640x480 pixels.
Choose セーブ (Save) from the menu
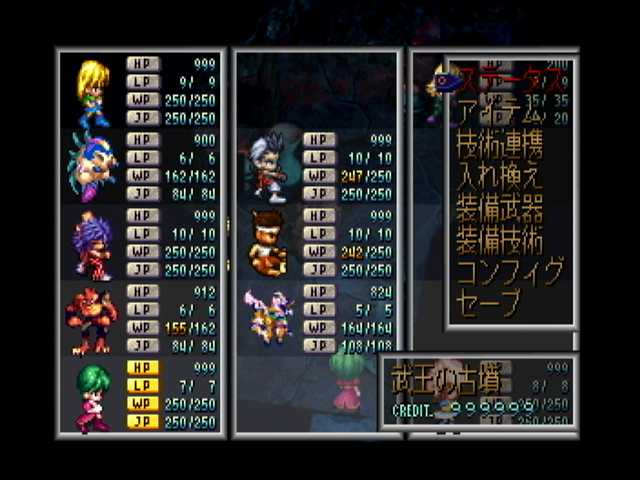coord(489,302)
